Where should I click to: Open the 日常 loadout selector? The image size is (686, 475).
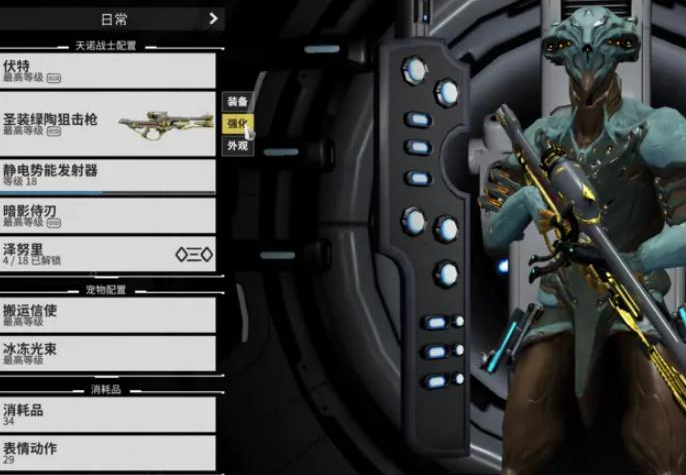coord(113,18)
